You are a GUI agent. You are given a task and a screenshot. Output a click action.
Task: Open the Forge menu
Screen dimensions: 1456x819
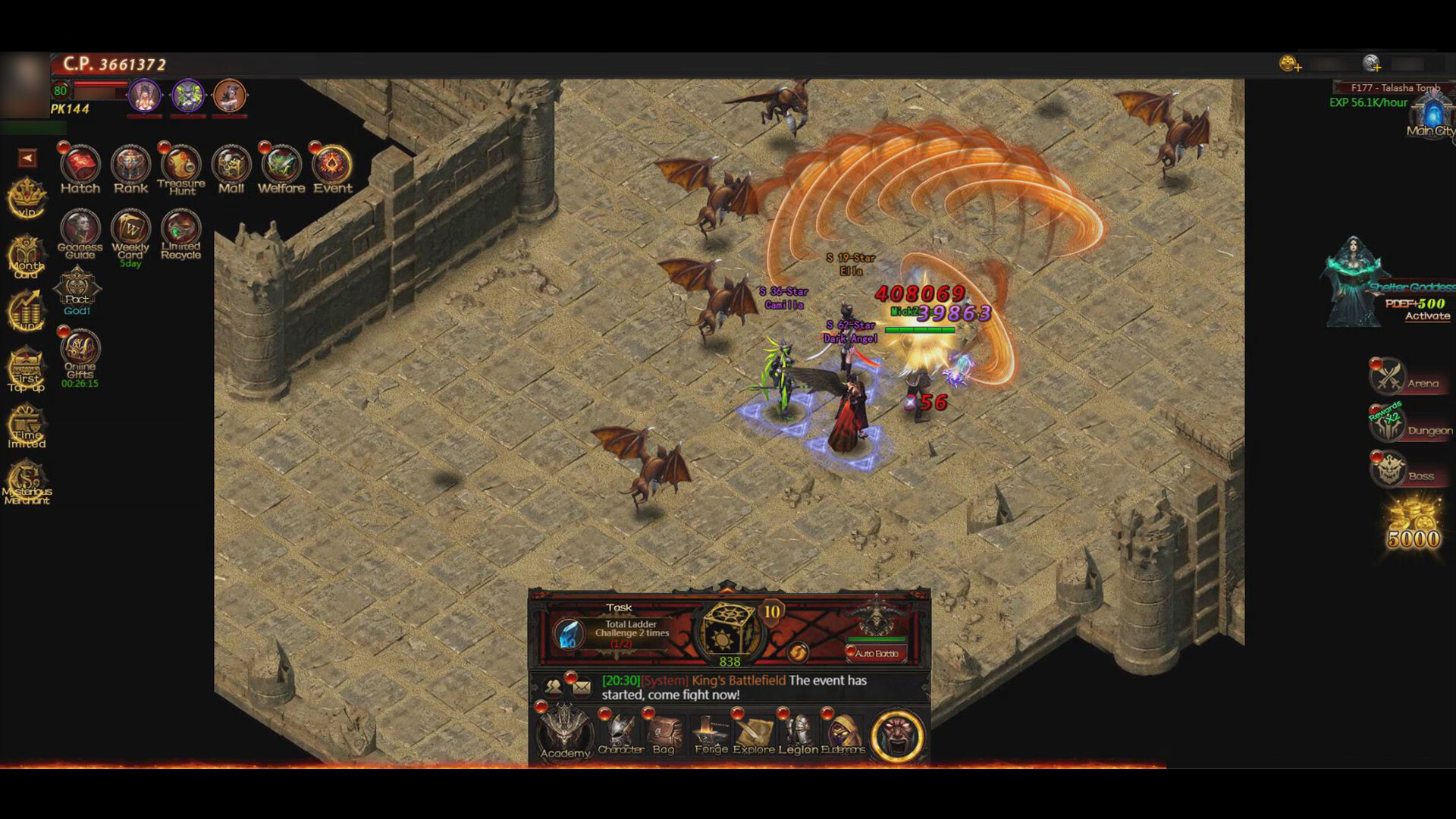711,732
